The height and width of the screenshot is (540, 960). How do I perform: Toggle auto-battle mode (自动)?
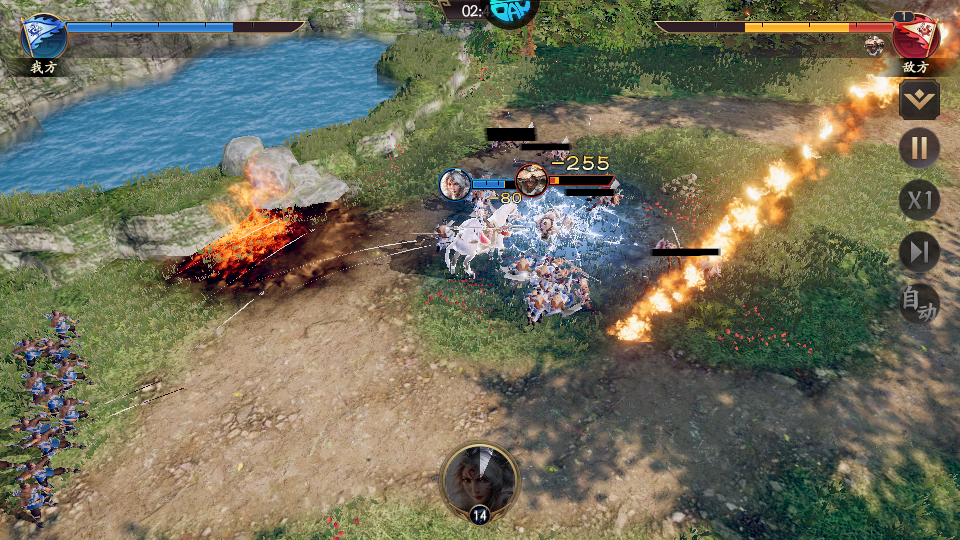(919, 303)
